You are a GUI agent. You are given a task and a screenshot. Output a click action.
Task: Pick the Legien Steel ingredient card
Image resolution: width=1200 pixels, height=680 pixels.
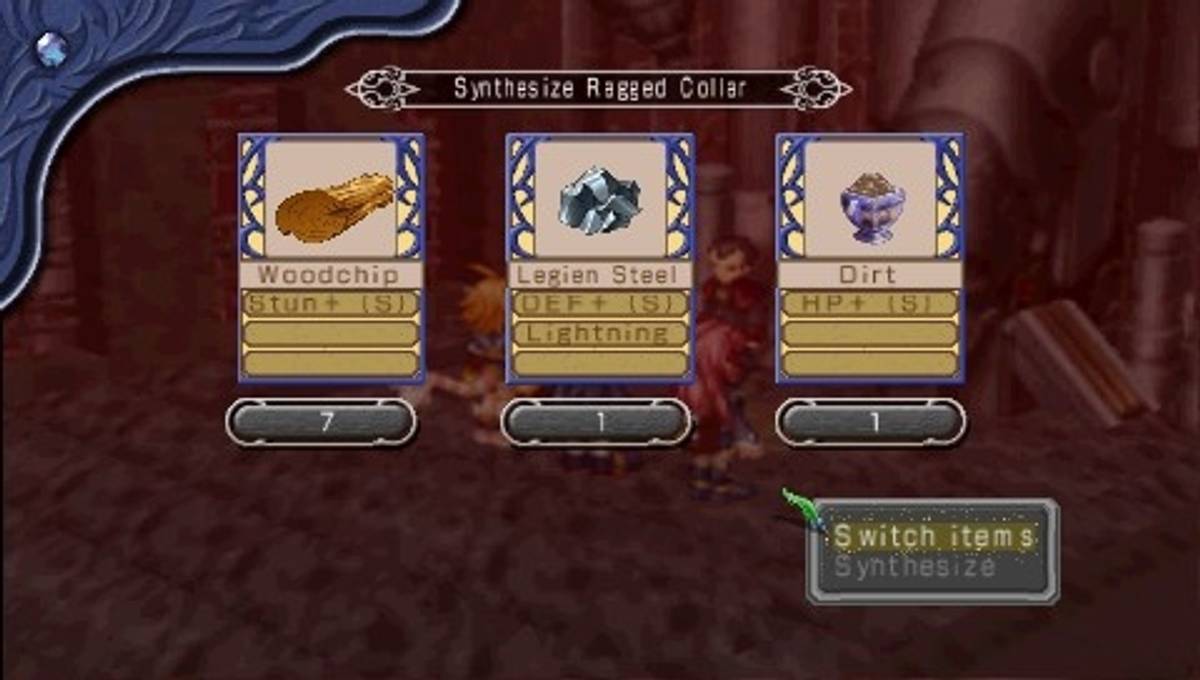[598, 258]
